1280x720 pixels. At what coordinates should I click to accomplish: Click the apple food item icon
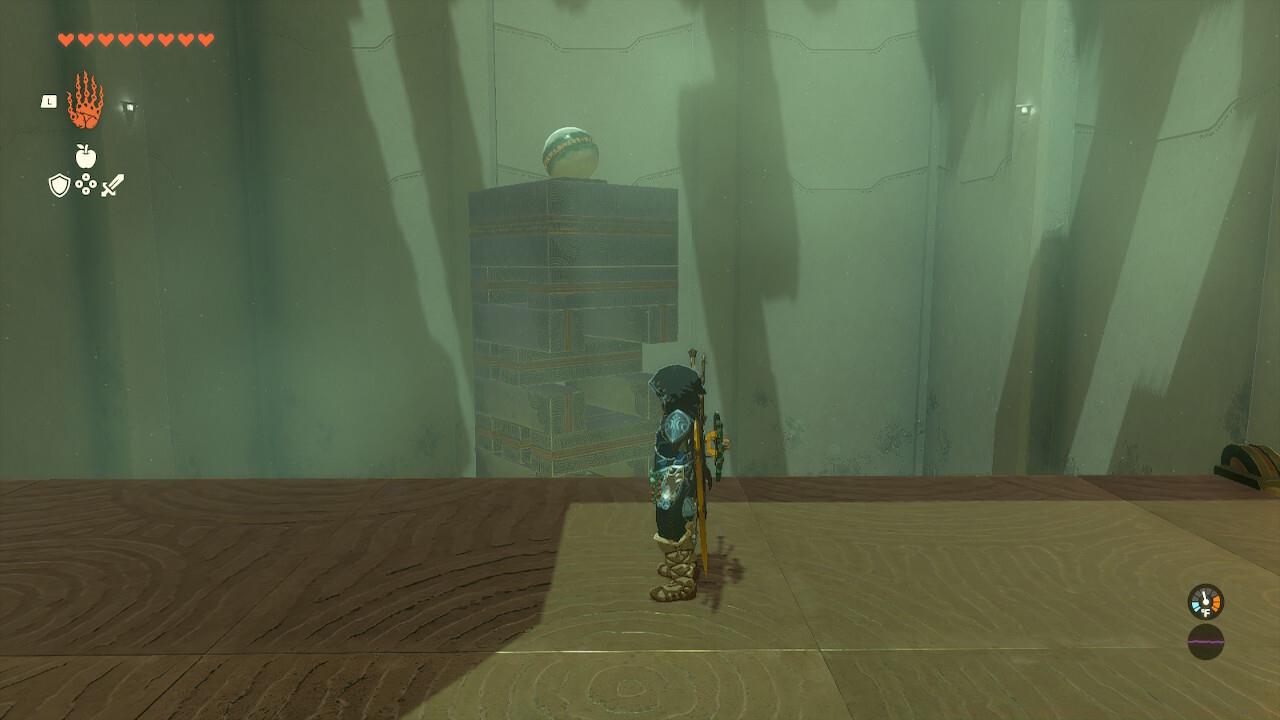tap(86, 158)
